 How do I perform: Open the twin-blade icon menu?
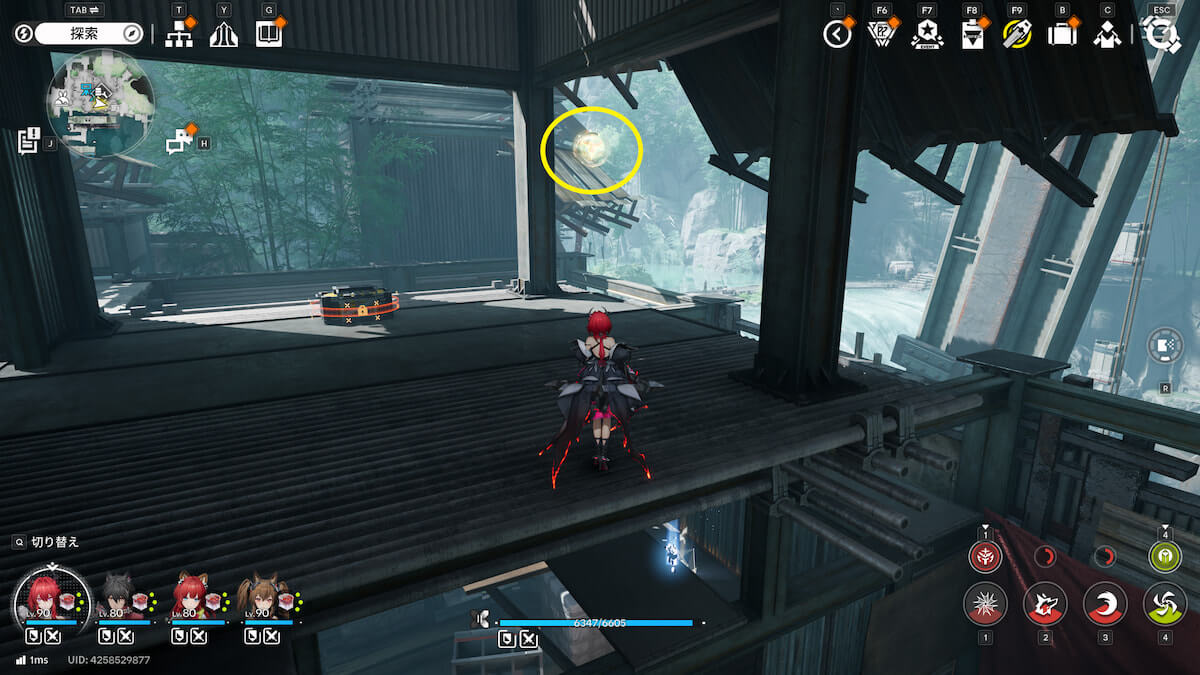click(224, 35)
